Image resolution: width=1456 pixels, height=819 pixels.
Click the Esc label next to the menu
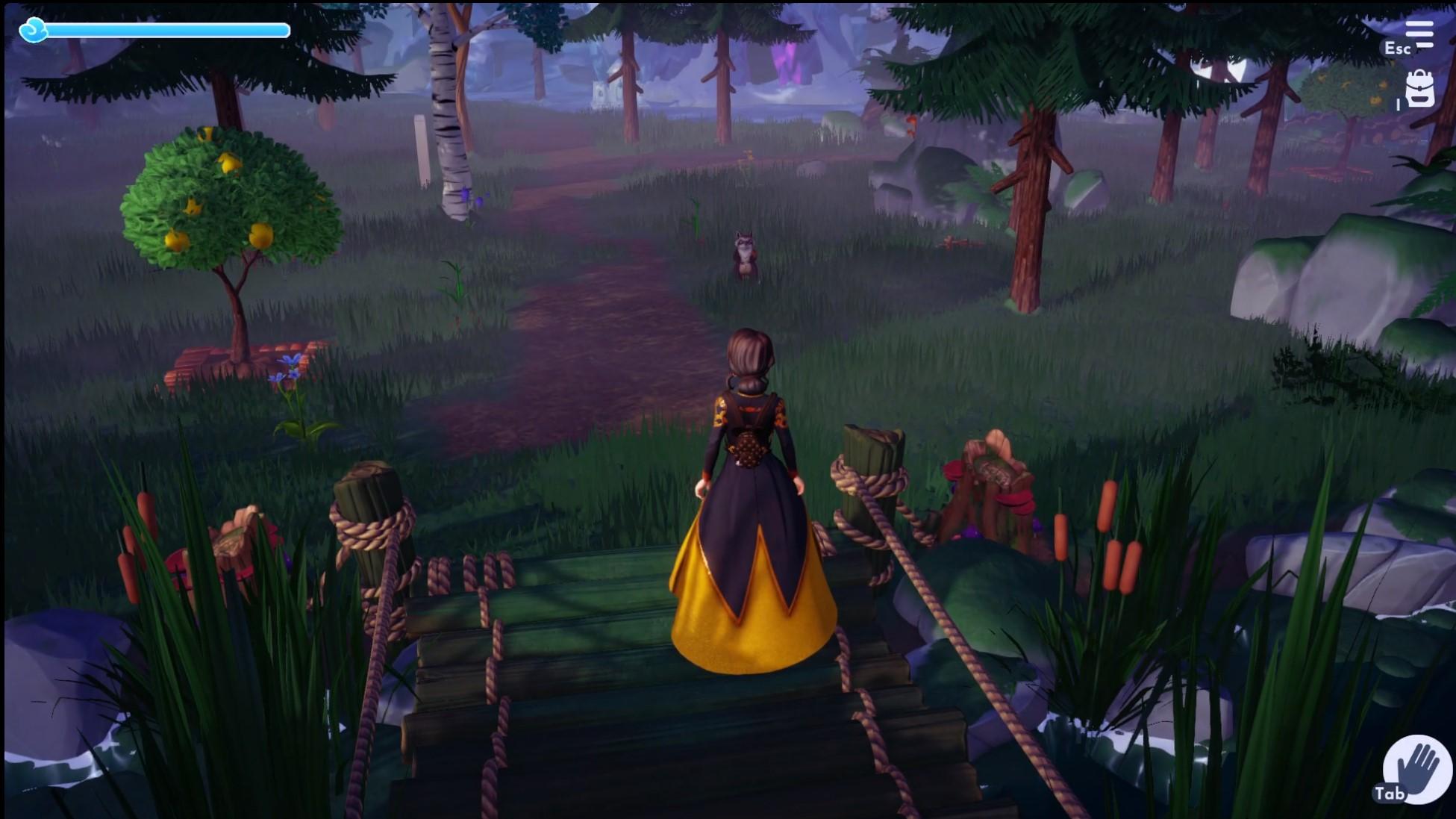(1397, 49)
